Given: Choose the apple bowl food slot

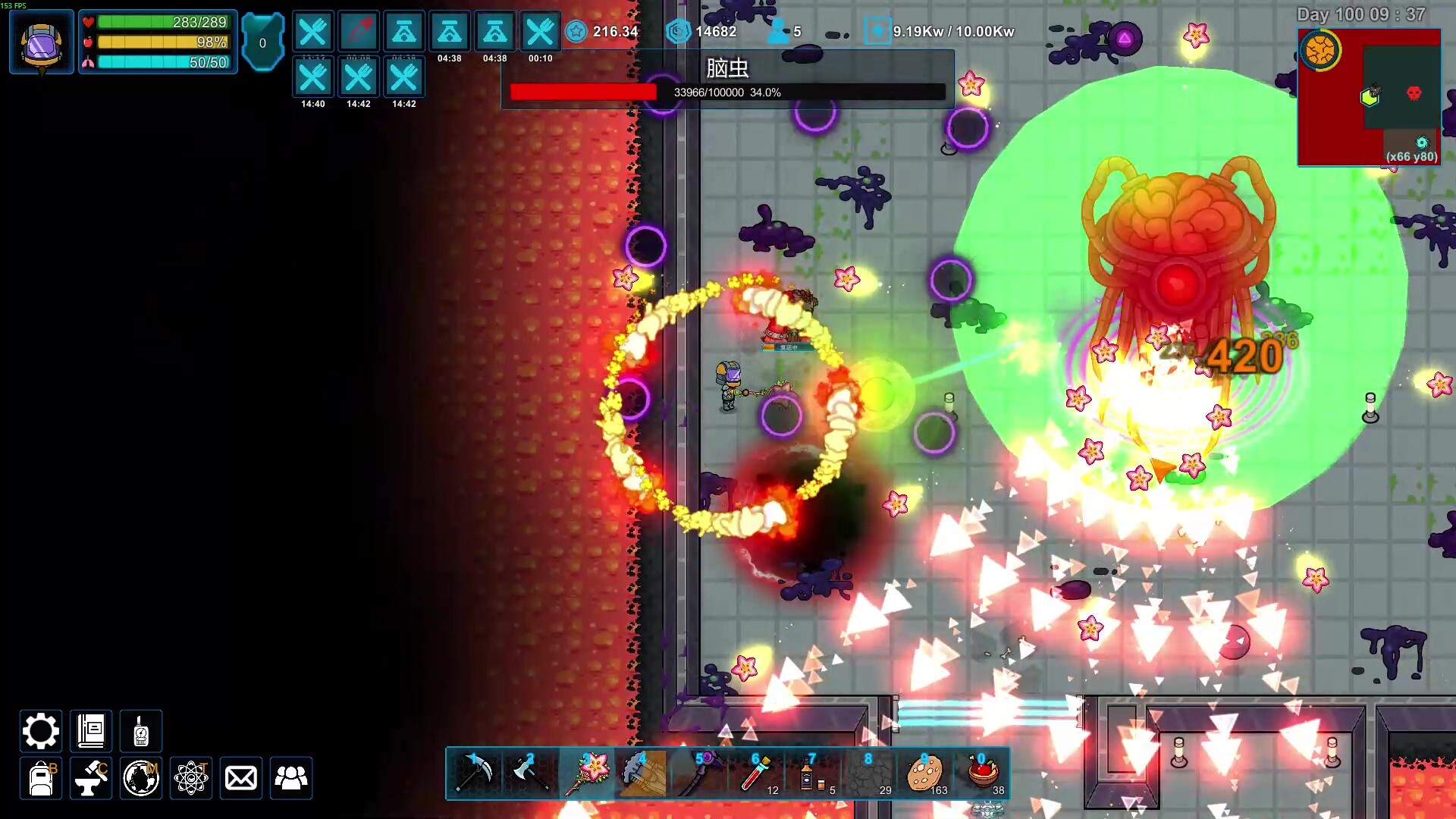Looking at the screenshot, I should (x=982, y=773).
